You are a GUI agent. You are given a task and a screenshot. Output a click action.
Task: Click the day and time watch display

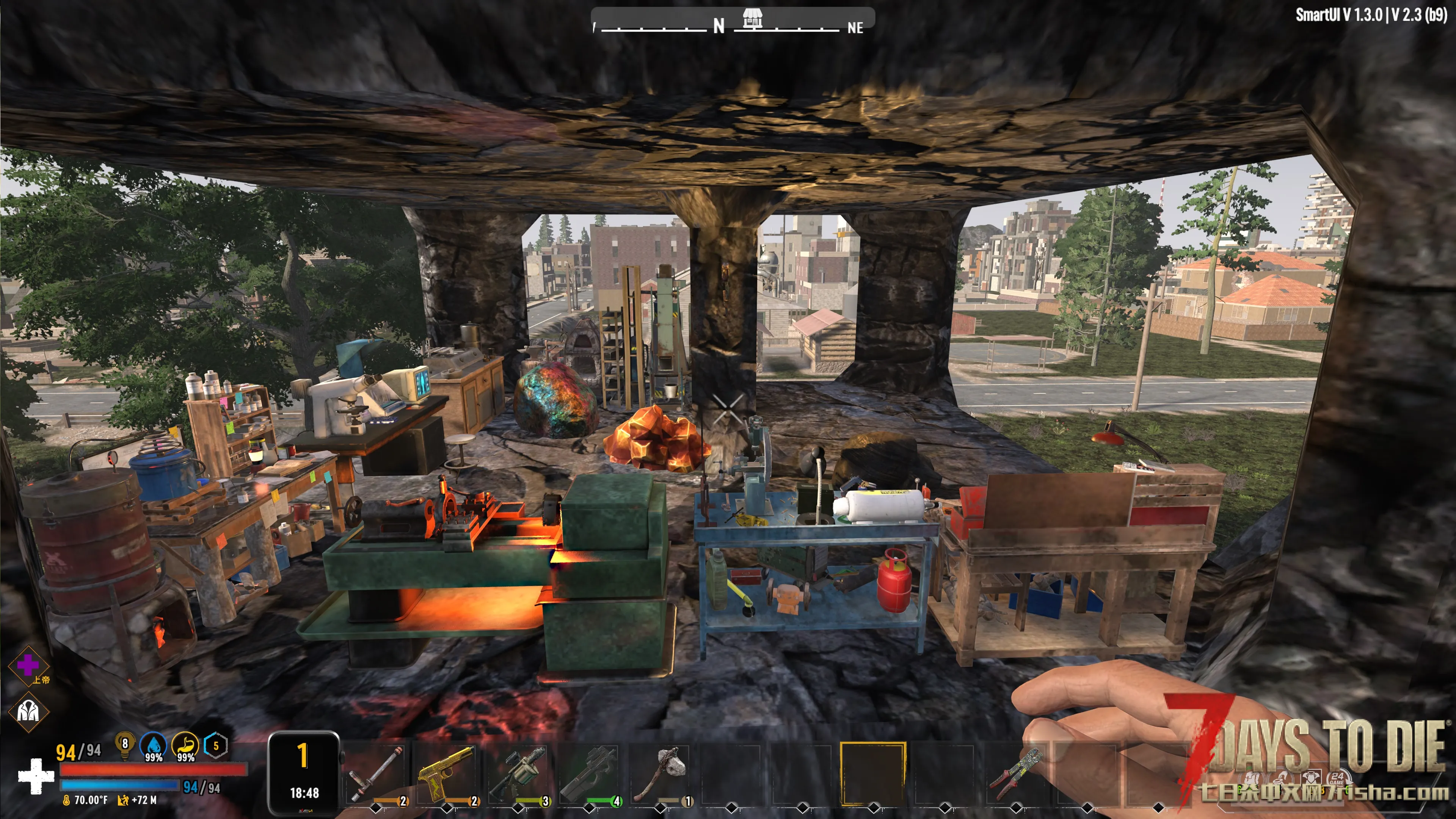click(304, 773)
